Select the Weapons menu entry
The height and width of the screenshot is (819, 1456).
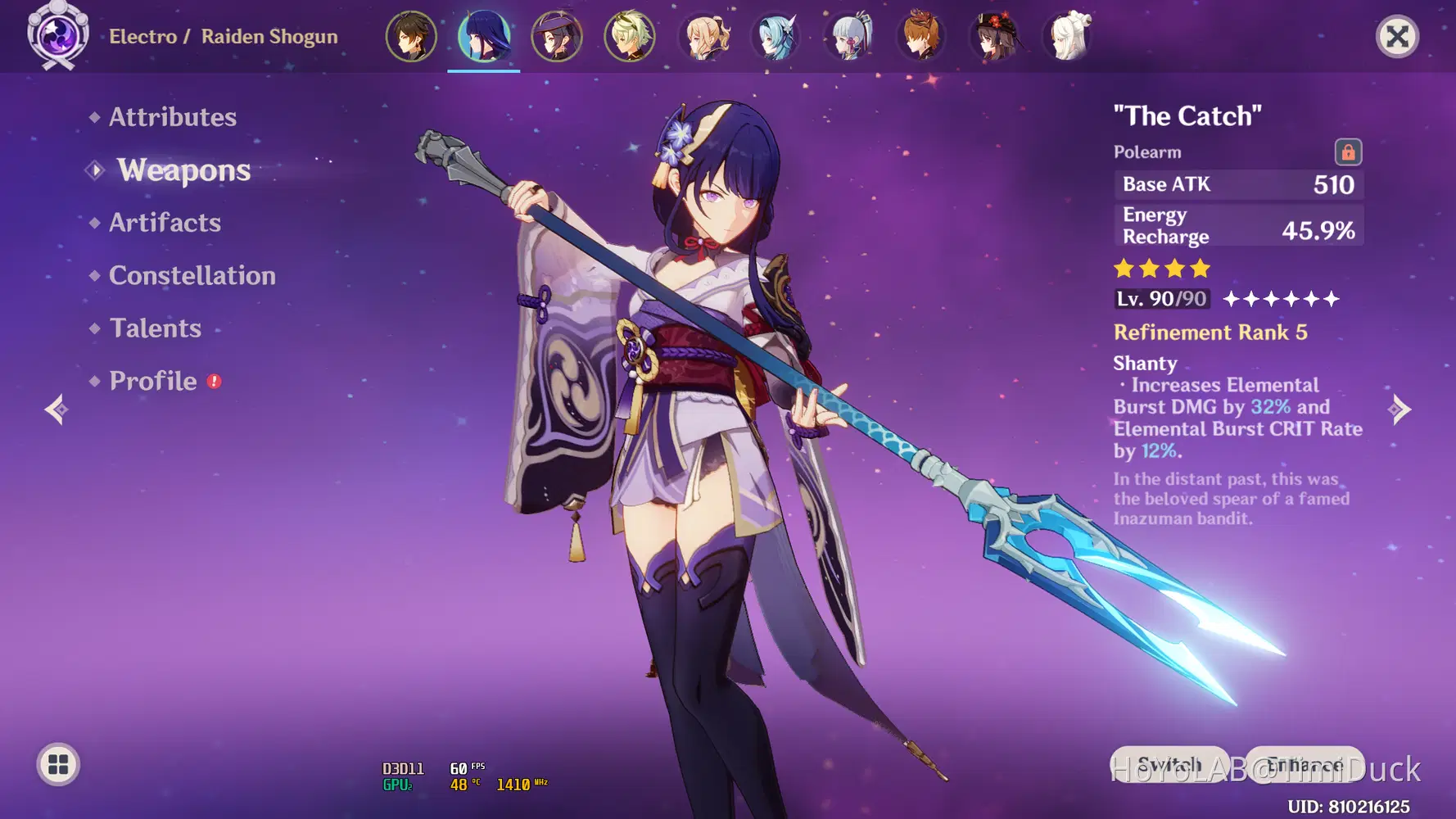point(183,170)
